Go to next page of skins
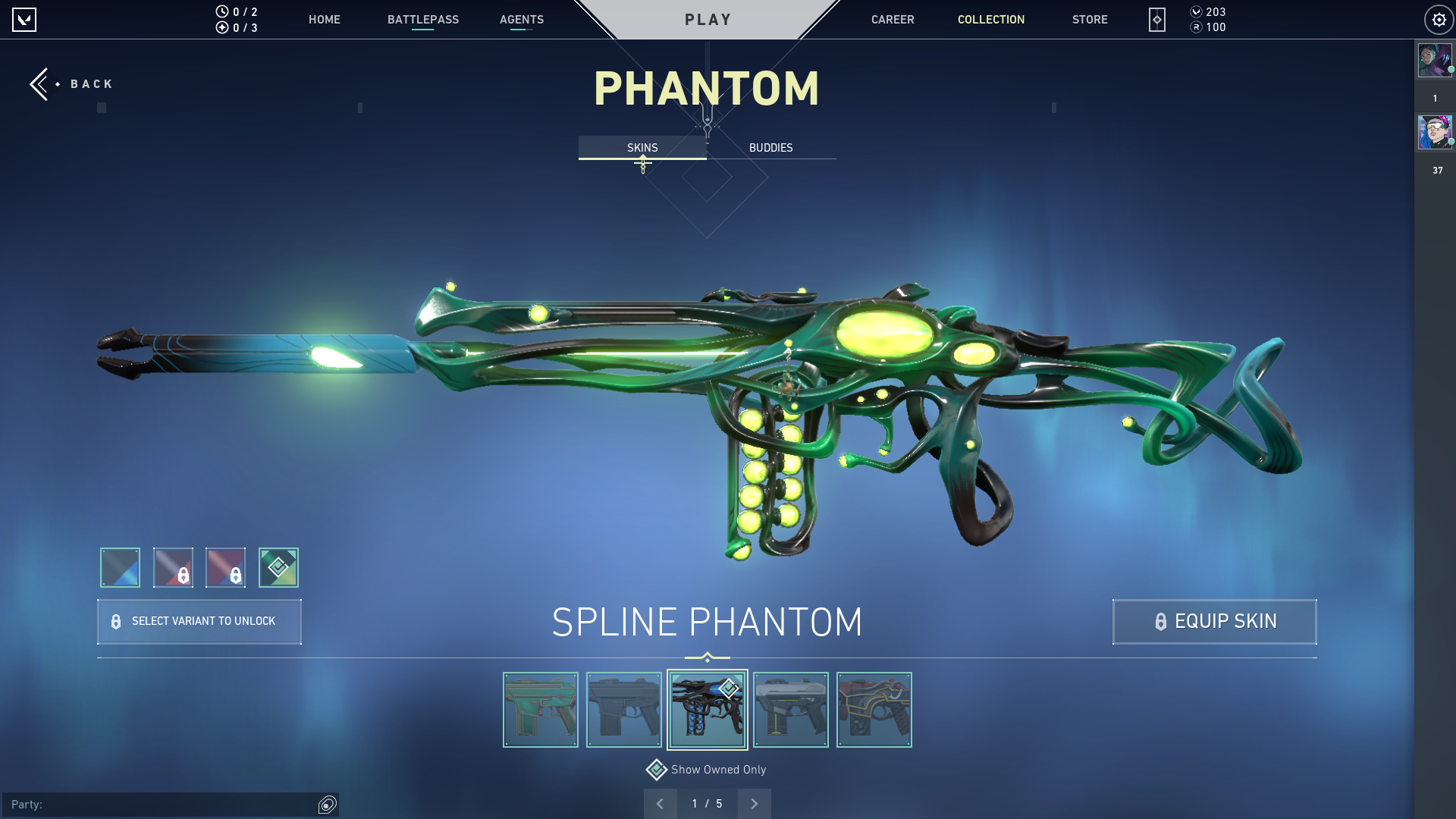The width and height of the screenshot is (1456, 819). [754, 804]
